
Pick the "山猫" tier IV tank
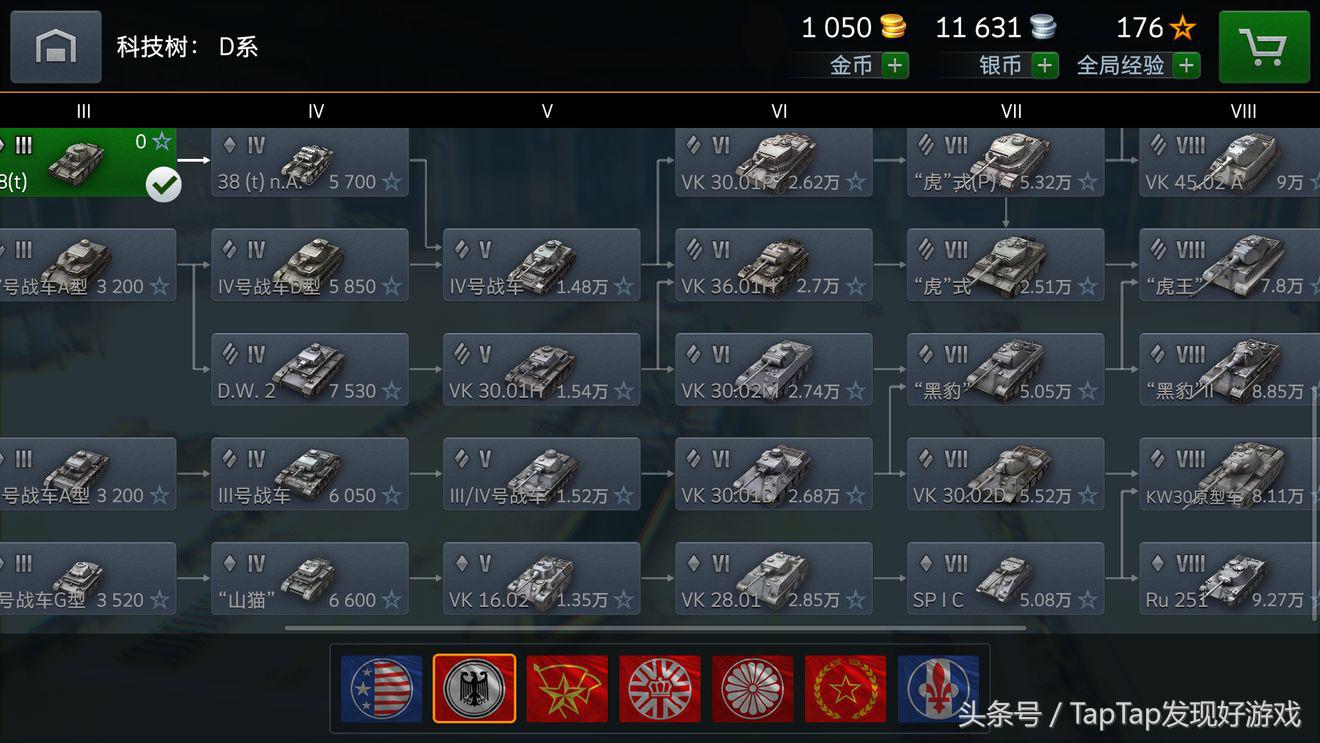point(310,579)
